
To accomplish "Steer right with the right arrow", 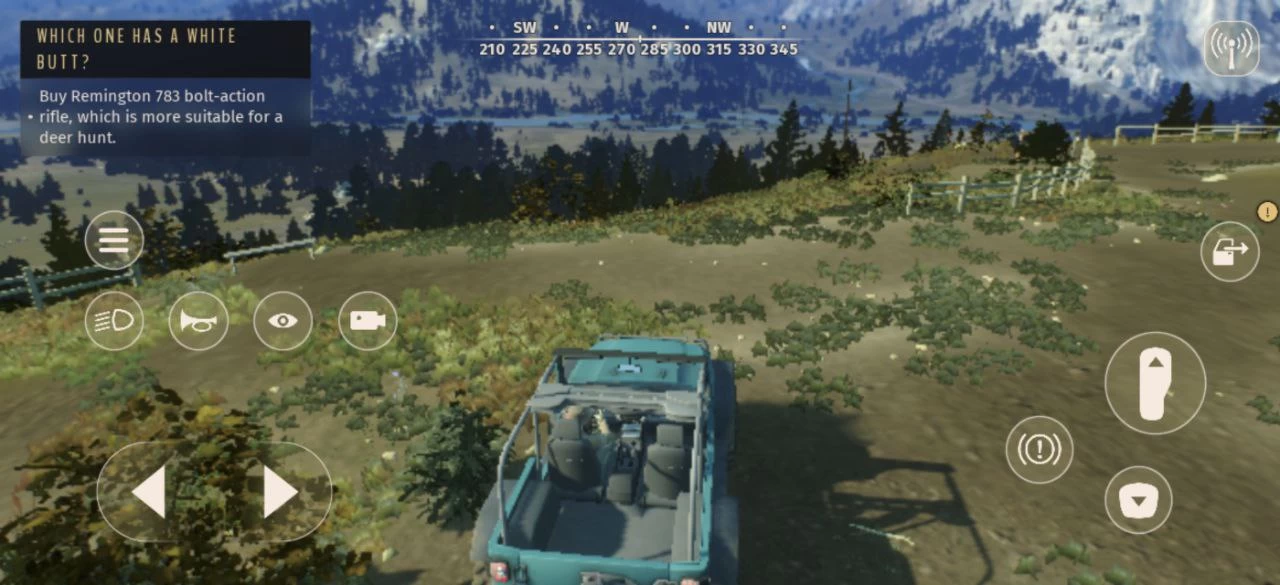I will (x=279, y=492).
